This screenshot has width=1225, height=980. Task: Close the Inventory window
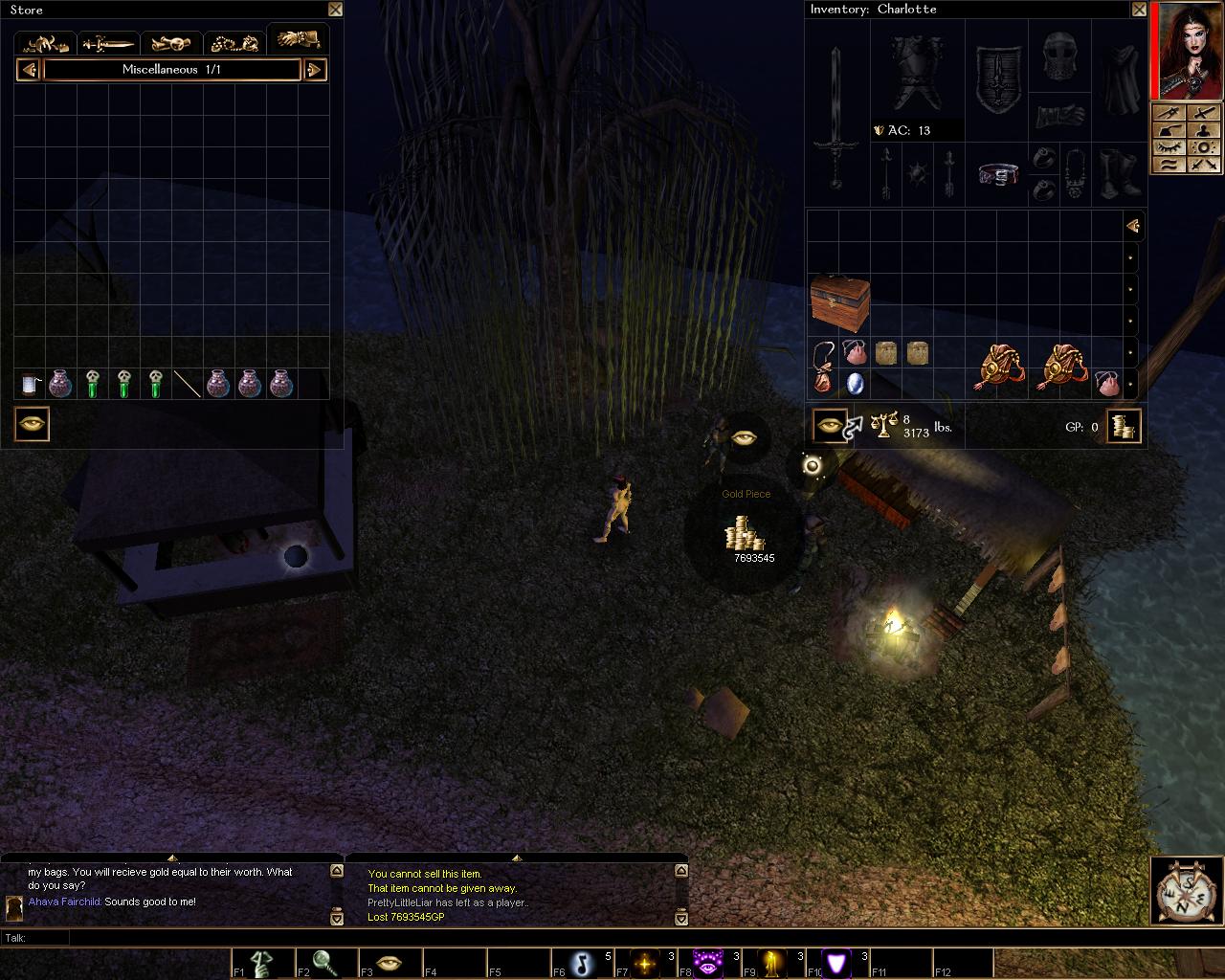coord(1139,10)
